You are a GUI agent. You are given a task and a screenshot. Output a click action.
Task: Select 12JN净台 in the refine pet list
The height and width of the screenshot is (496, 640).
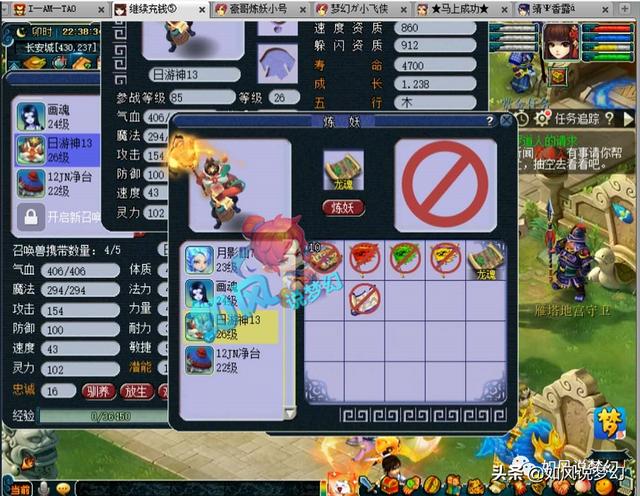(229, 358)
